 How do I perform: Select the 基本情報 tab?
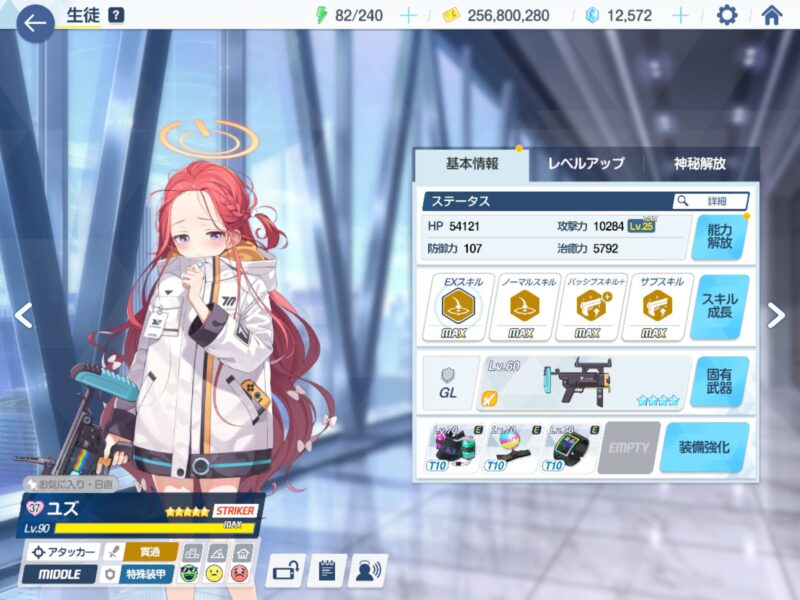click(472, 164)
